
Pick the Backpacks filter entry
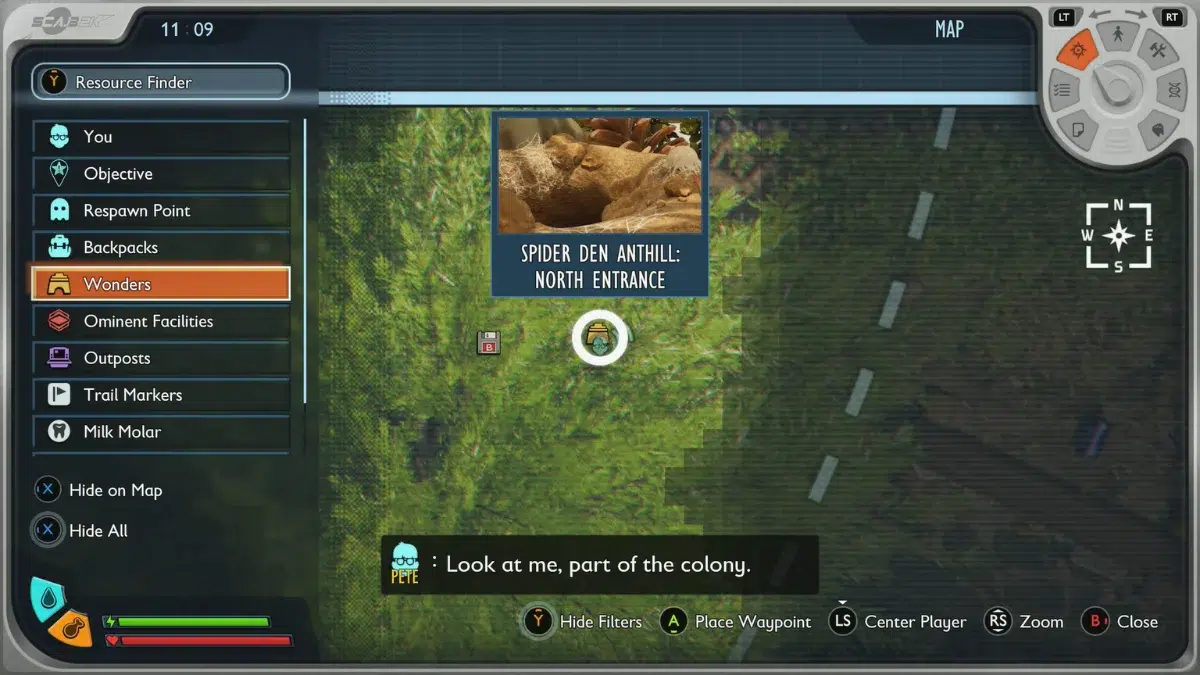[160, 248]
